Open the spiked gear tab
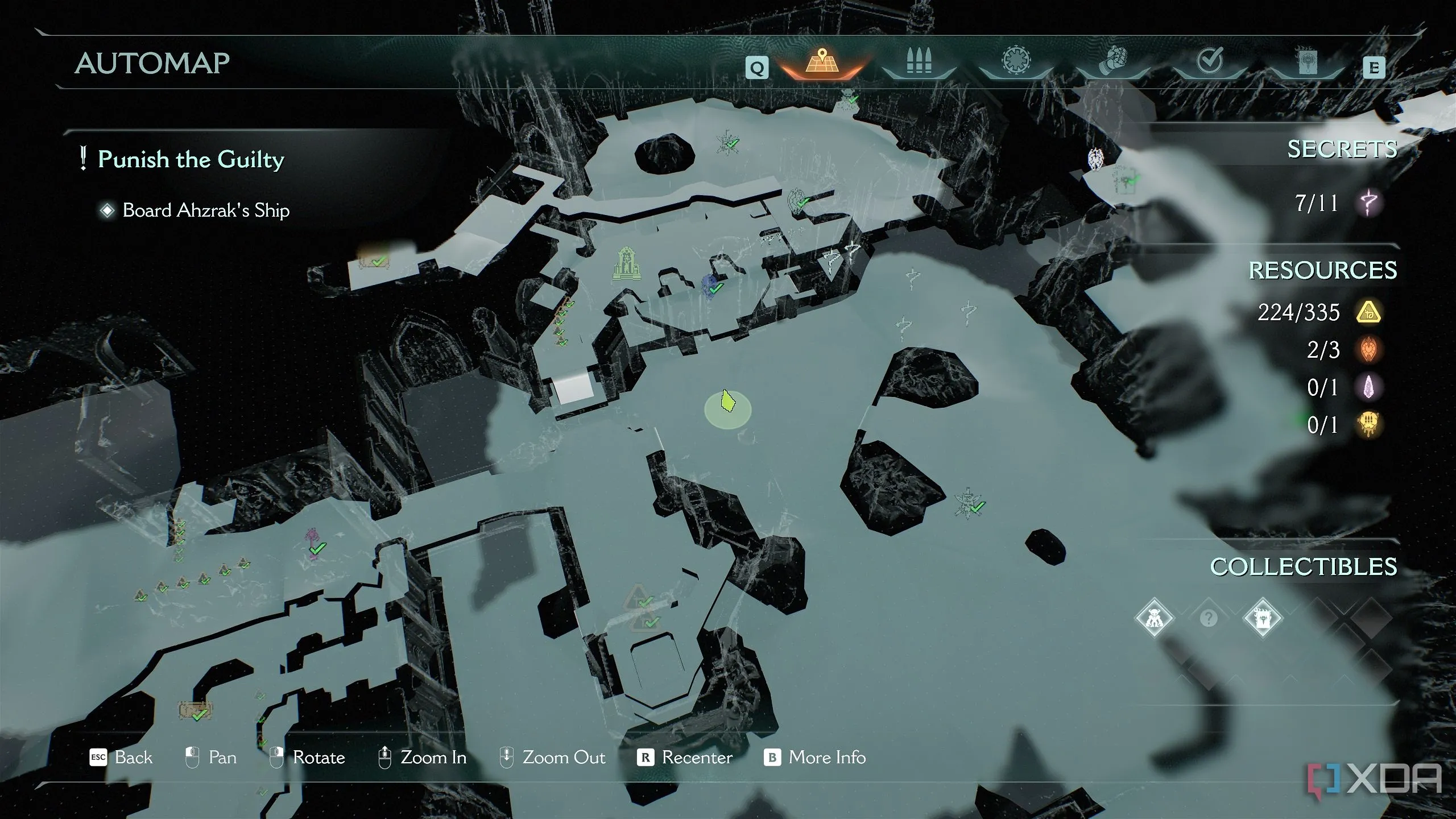This screenshot has width=1456, height=819. (1016, 61)
